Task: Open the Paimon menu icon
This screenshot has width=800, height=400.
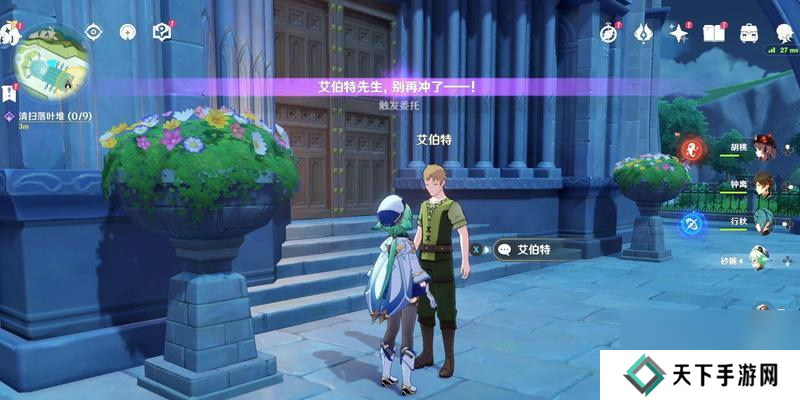Action: pyautogui.click(x=11, y=32)
